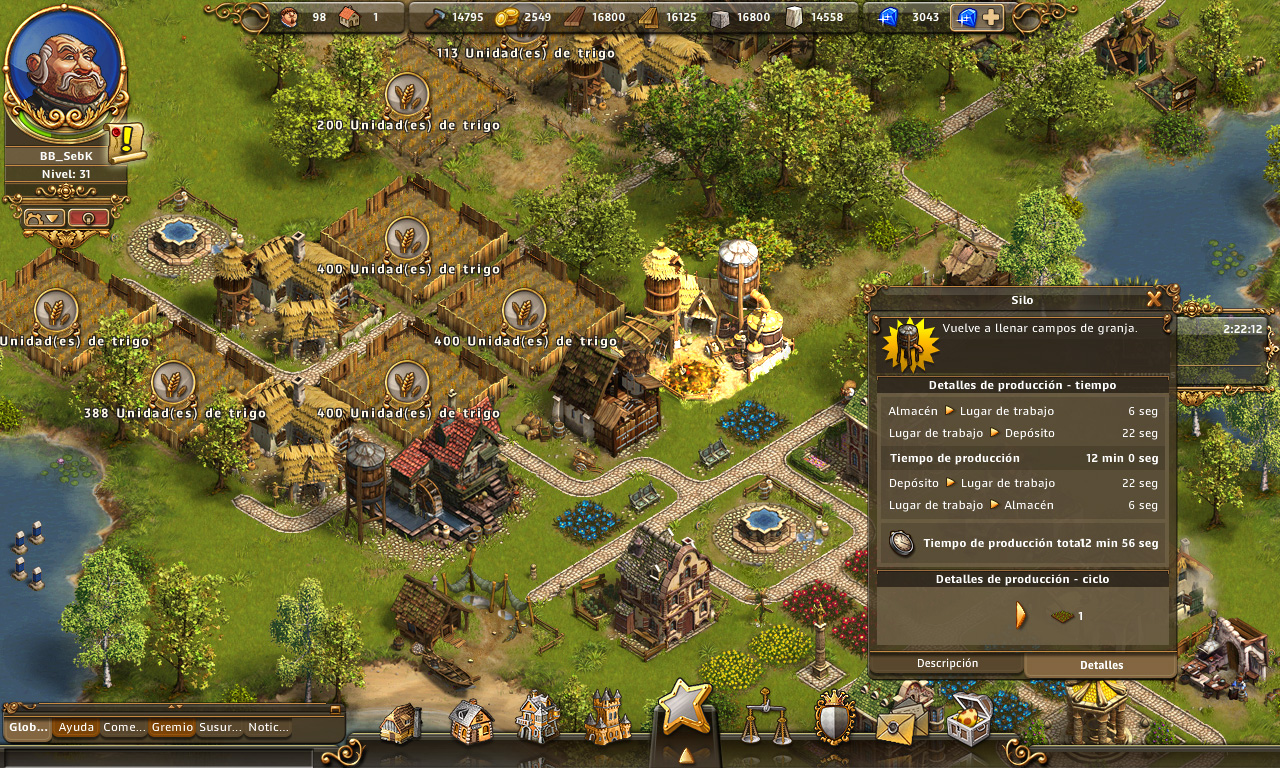1280x768 pixels.
Task: Switch to the Descripción tab
Action: pyautogui.click(x=947, y=664)
